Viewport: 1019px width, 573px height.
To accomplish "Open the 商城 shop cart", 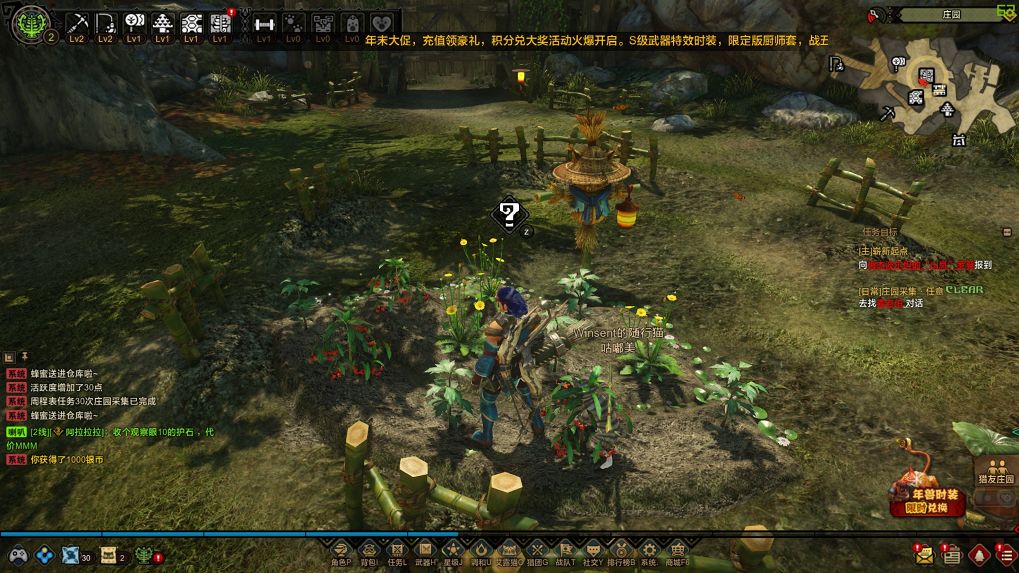I will tap(678, 551).
